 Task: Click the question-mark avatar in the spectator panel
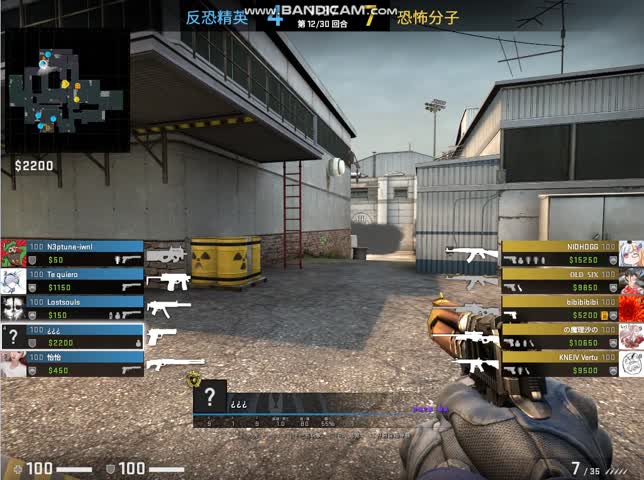pyautogui.click(x=210, y=397)
